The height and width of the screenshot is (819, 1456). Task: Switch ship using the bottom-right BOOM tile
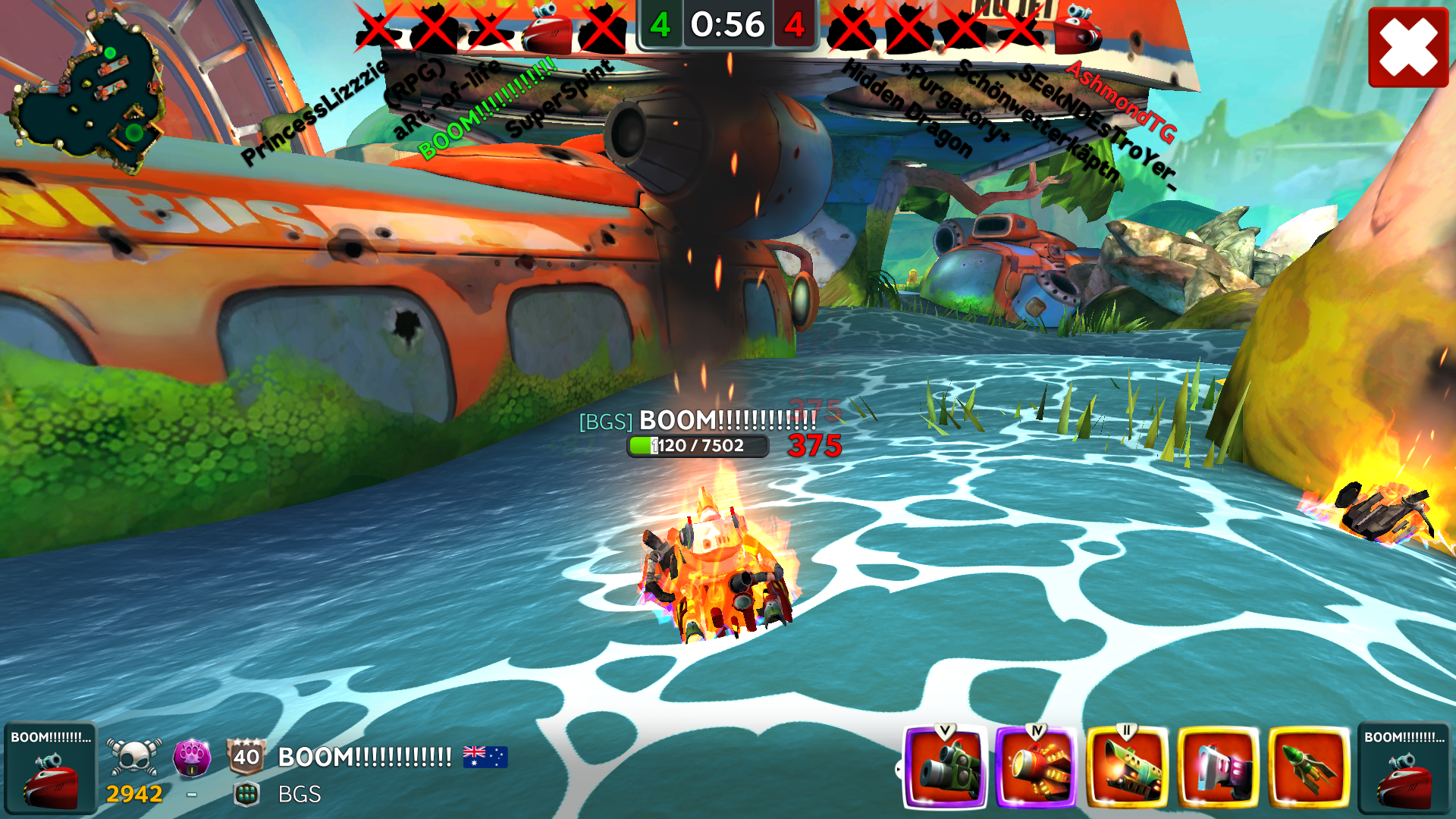pyautogui.click(x=1404, y=767)
